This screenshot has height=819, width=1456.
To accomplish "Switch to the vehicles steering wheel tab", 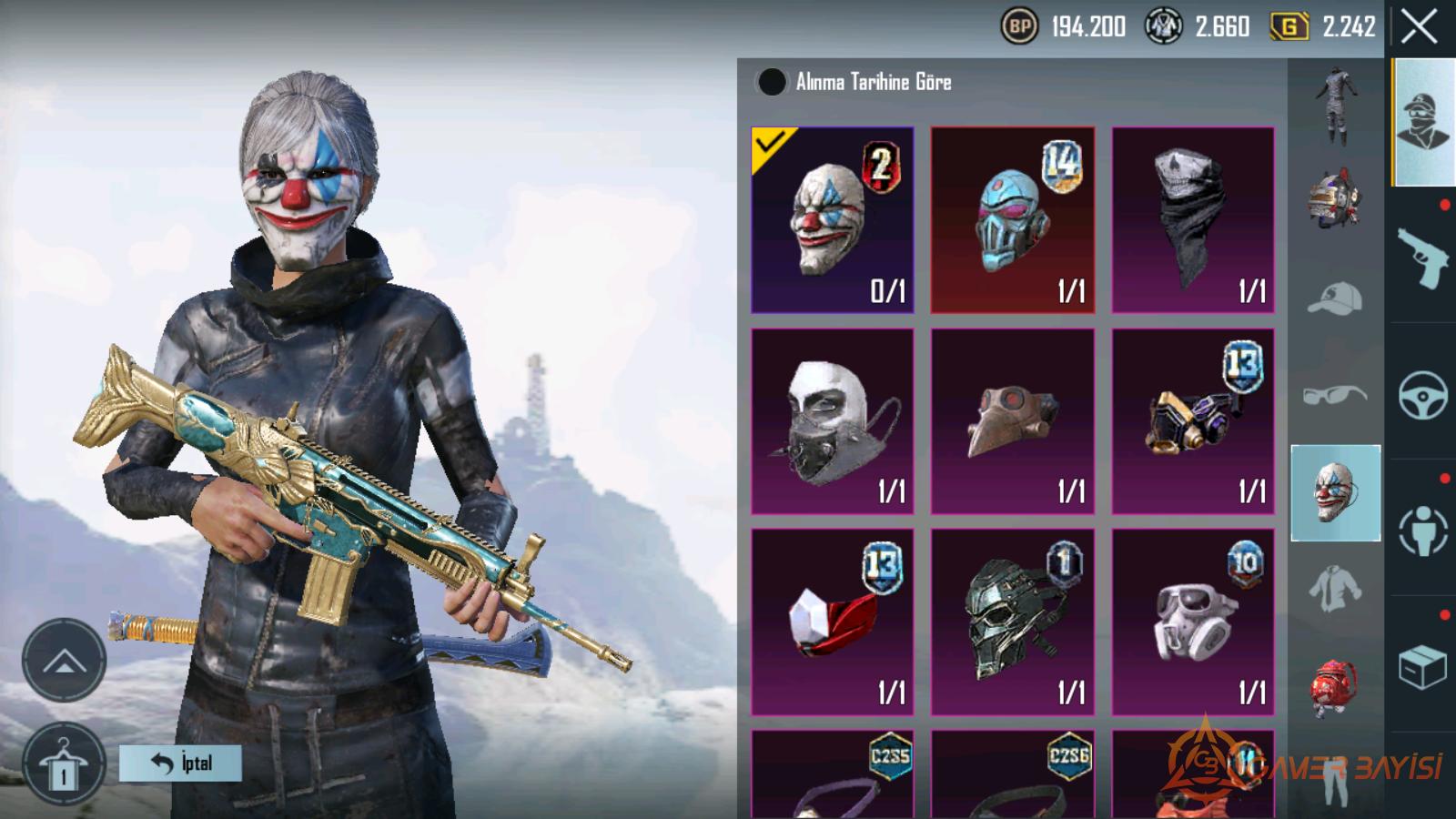I will 1422,394.
